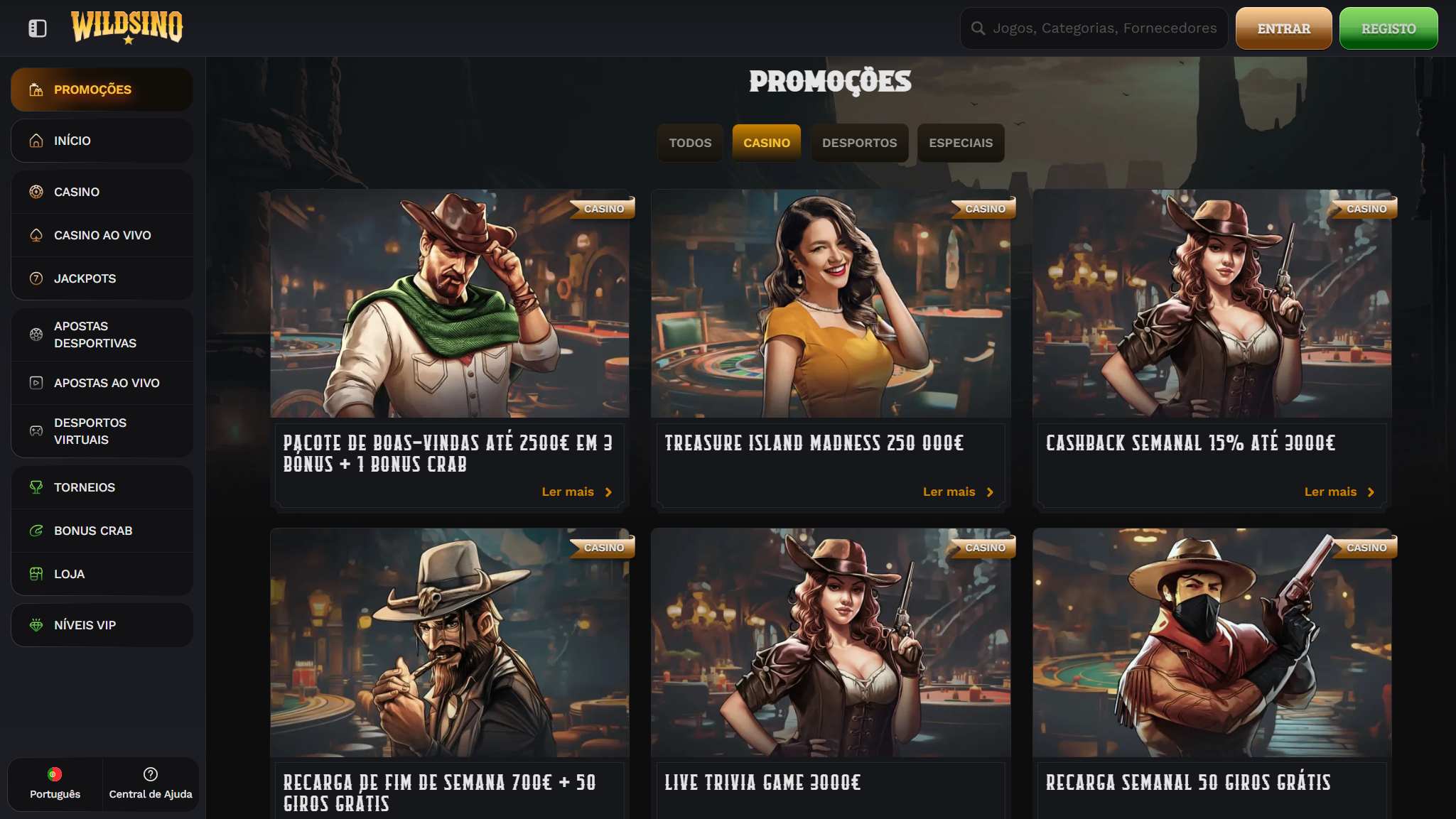Open the Jackpots section

coord(102,278)
